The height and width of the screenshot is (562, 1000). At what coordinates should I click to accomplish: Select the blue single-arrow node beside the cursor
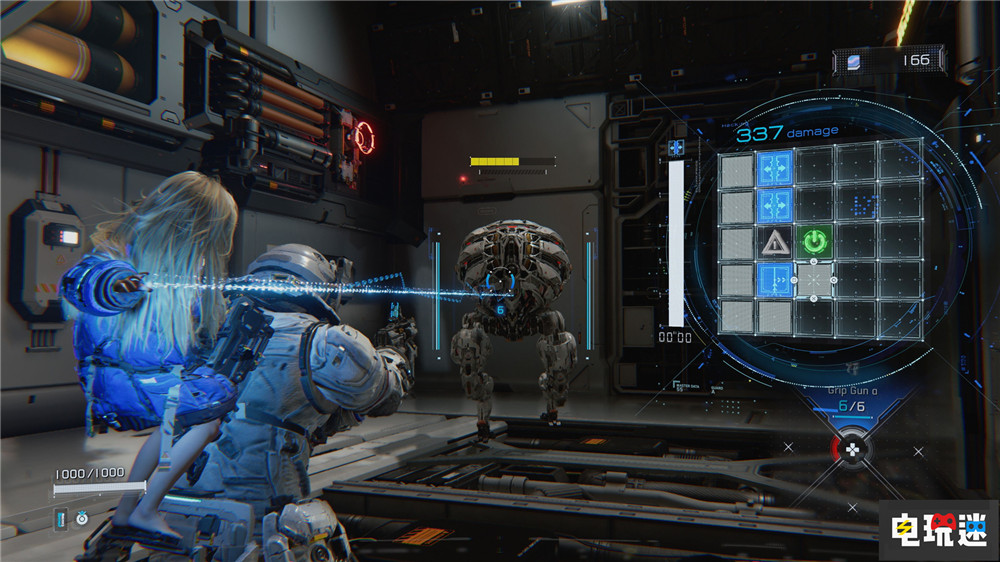pyautogui.click(x=776, y=280)
